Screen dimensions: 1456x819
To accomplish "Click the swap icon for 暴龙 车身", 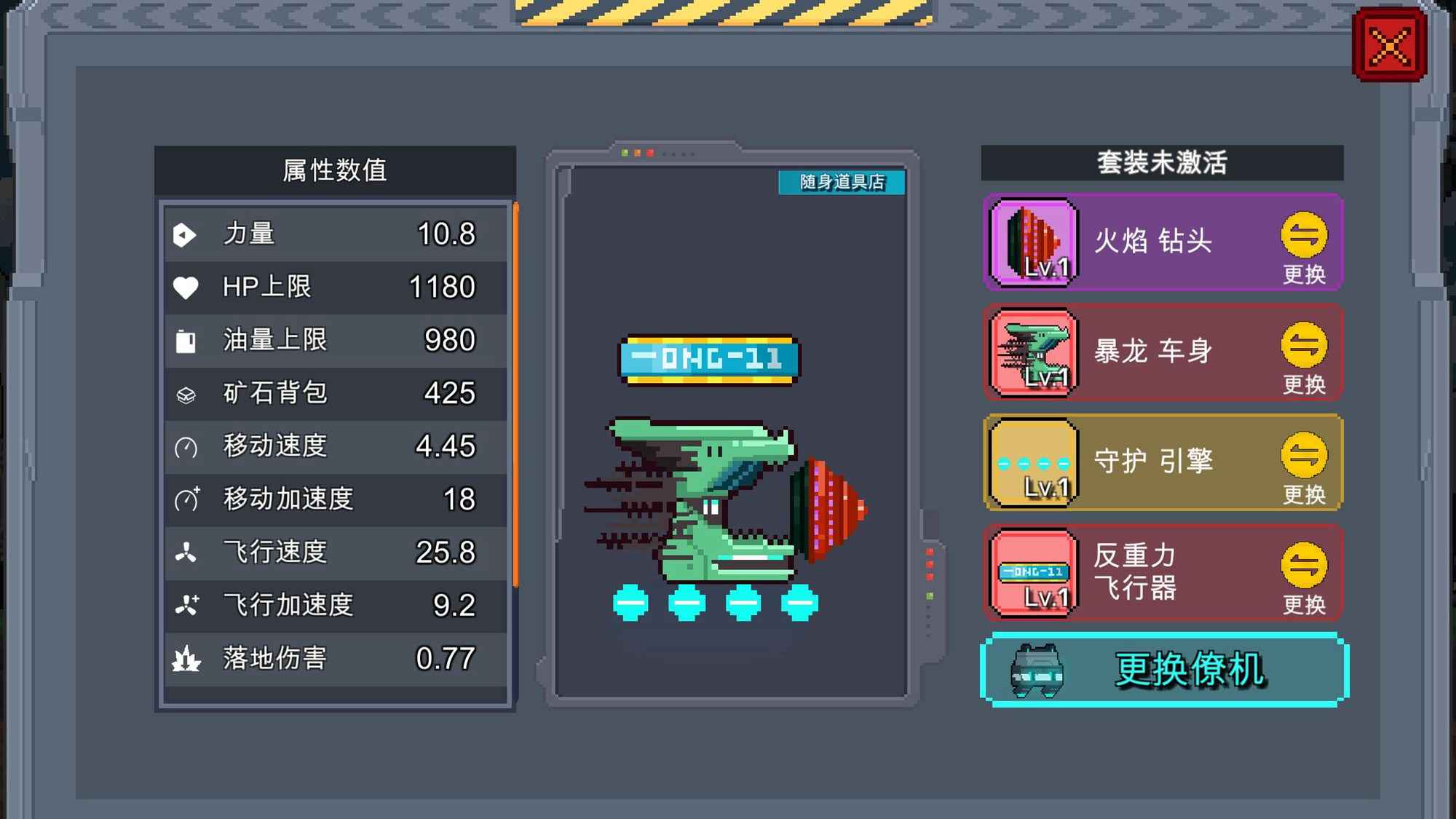I will click(1306, 344).
